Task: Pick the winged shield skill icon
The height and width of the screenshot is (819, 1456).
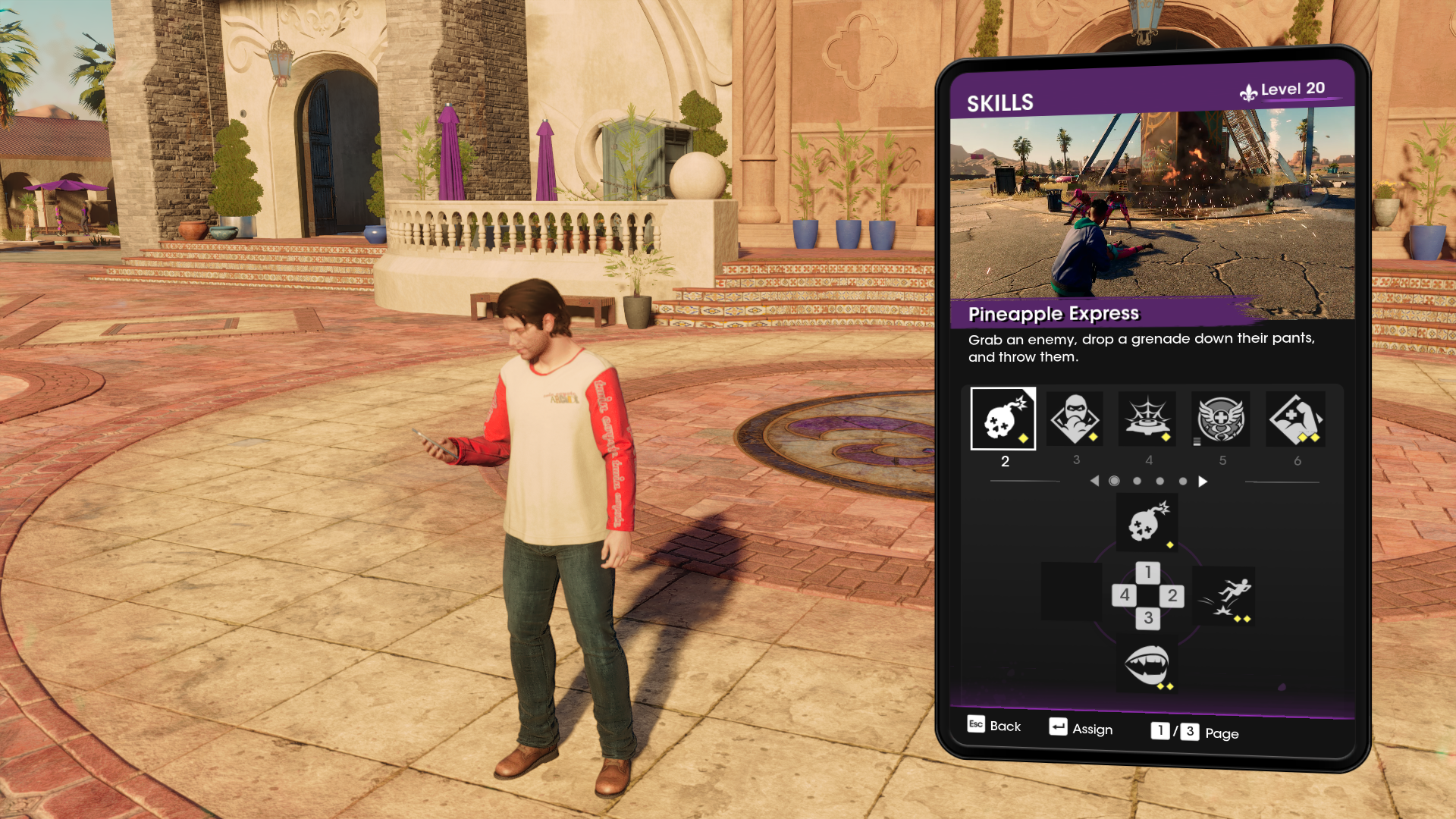Action: (1221, 419)
